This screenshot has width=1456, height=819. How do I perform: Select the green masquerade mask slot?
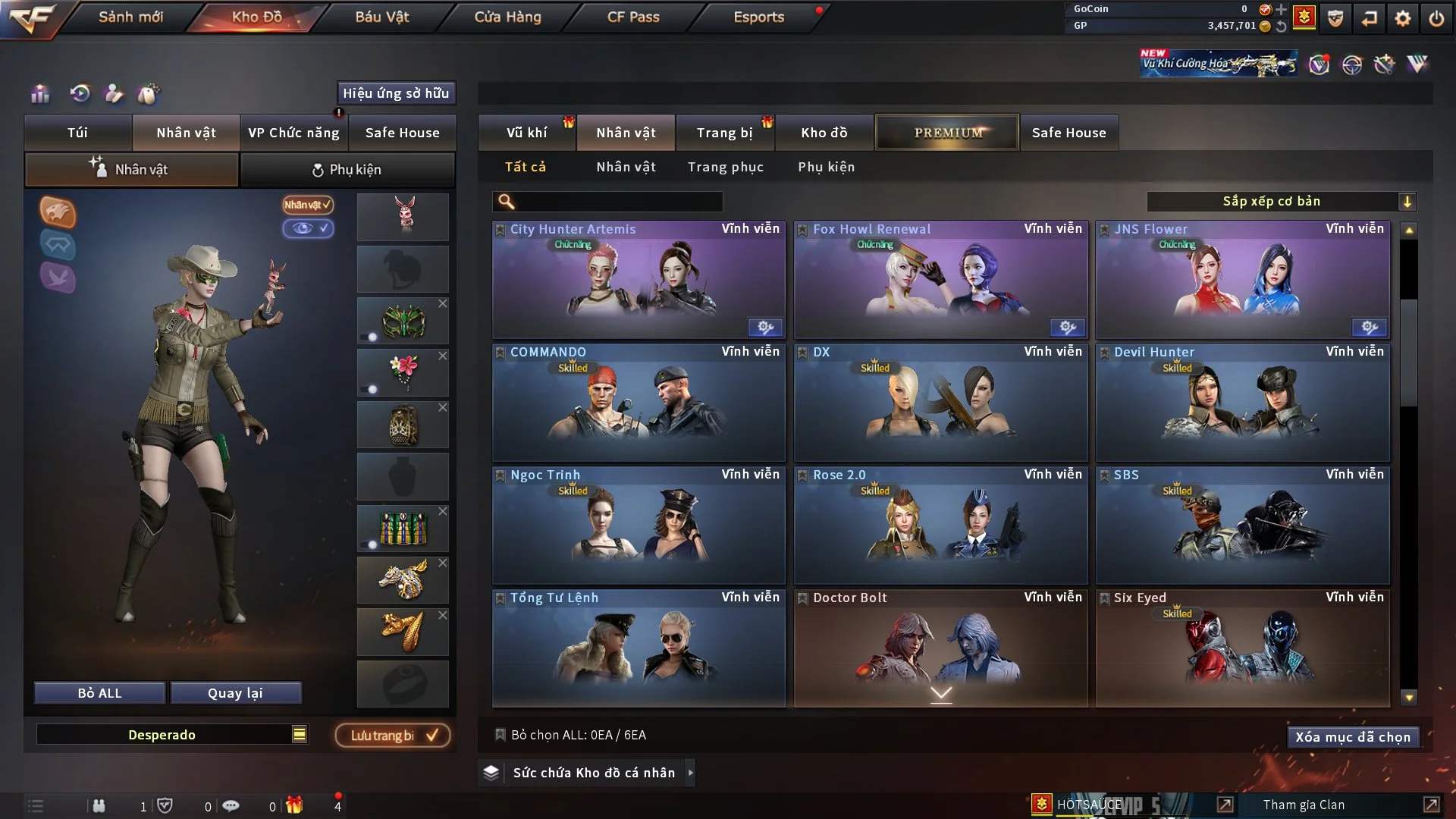[x=403, y=322]
